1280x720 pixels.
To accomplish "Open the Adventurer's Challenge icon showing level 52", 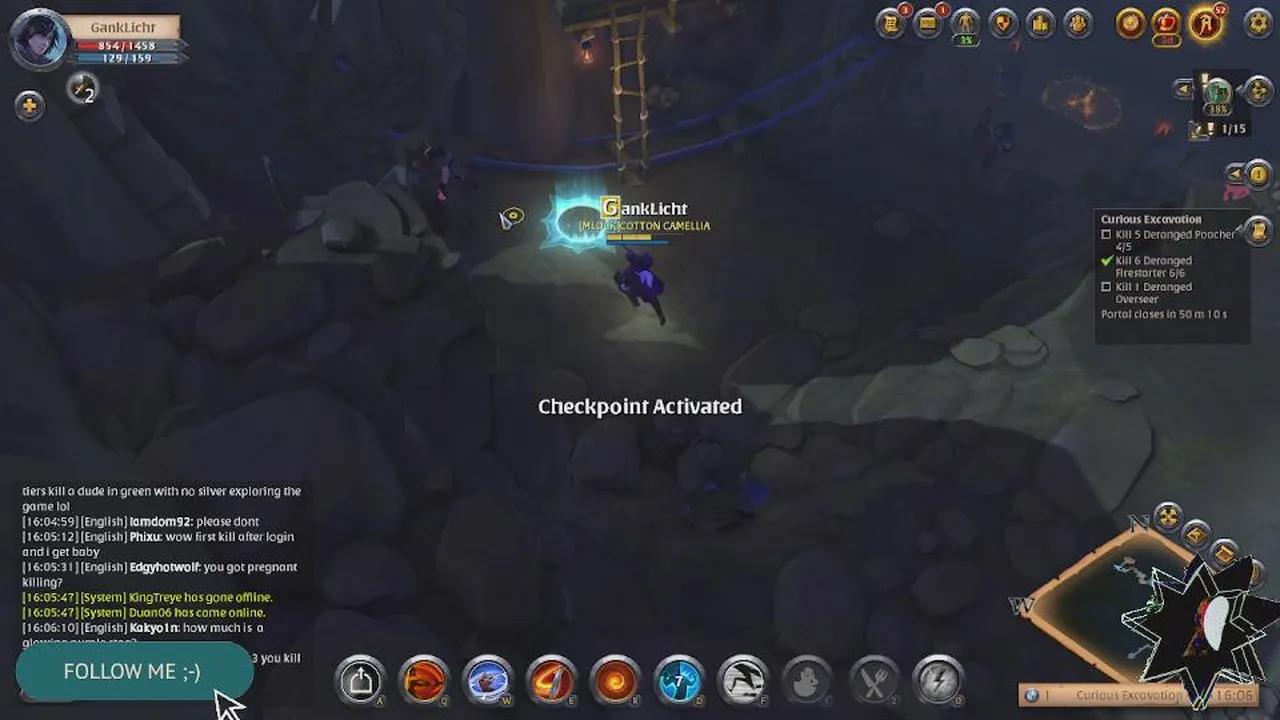I will tap(1205, 23).
